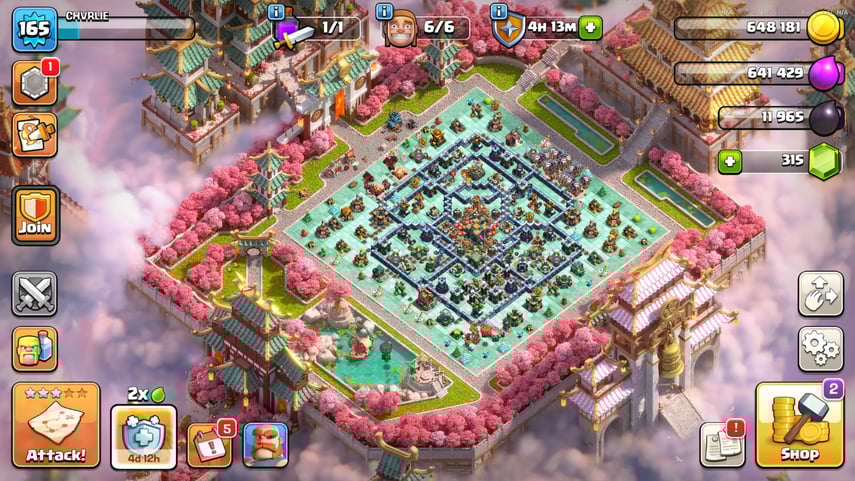This screenshot has height=481, width=855.
Task: Open the red-bearded hero portrait icon
Action: coord(265,444)
